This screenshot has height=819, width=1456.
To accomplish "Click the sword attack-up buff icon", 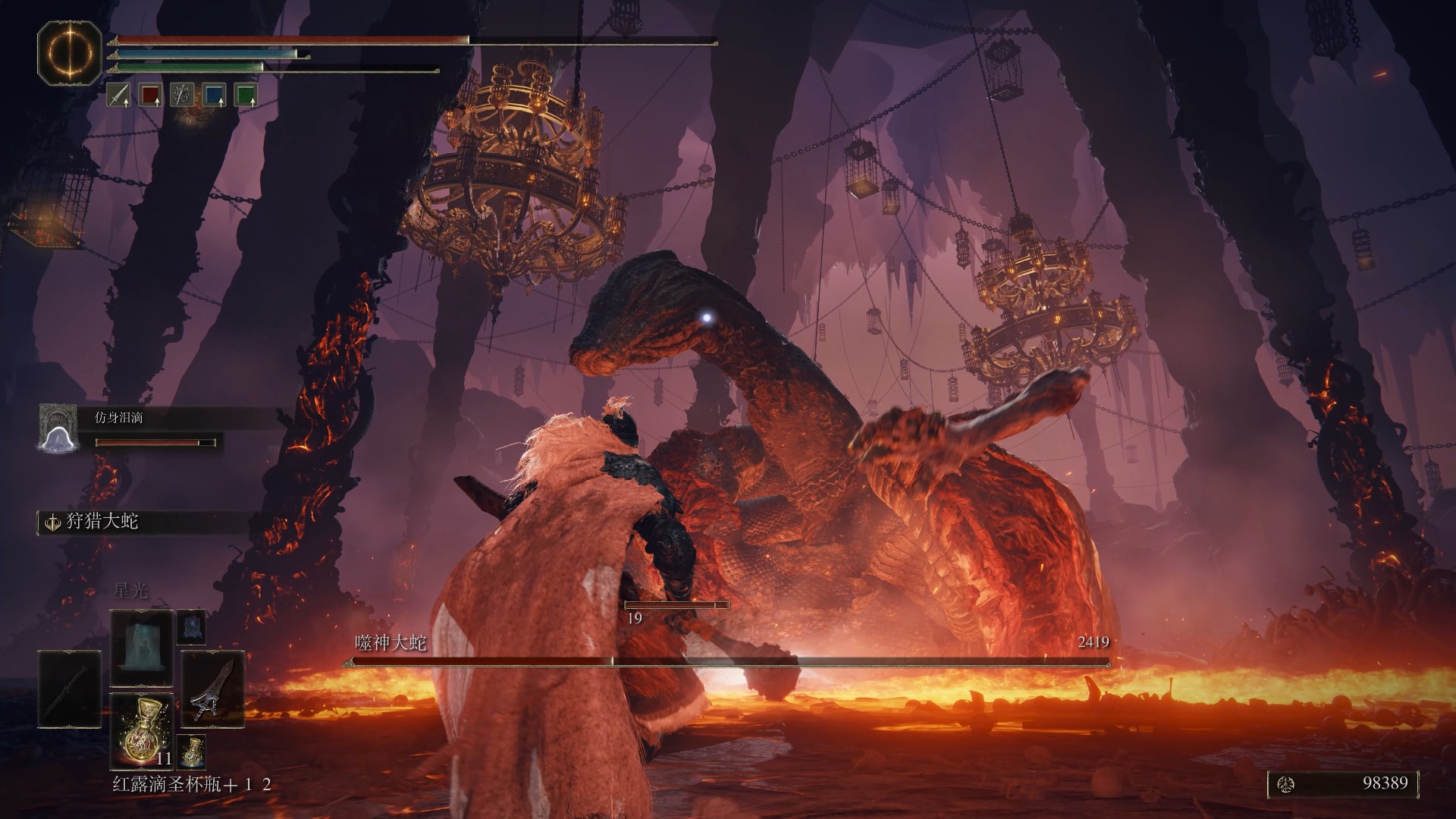I will [118, 95].
